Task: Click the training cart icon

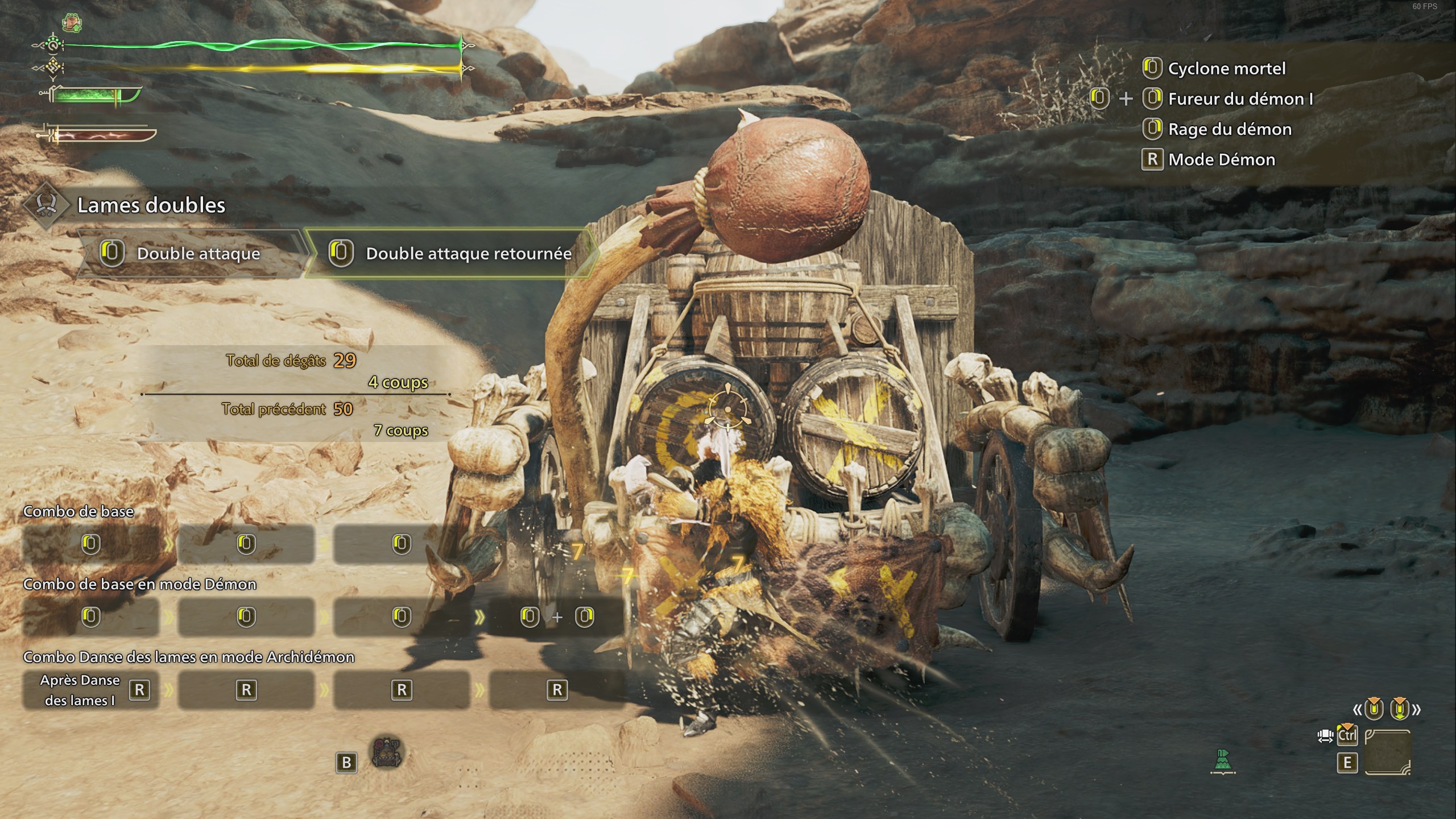Action: [x=387, y=753]
